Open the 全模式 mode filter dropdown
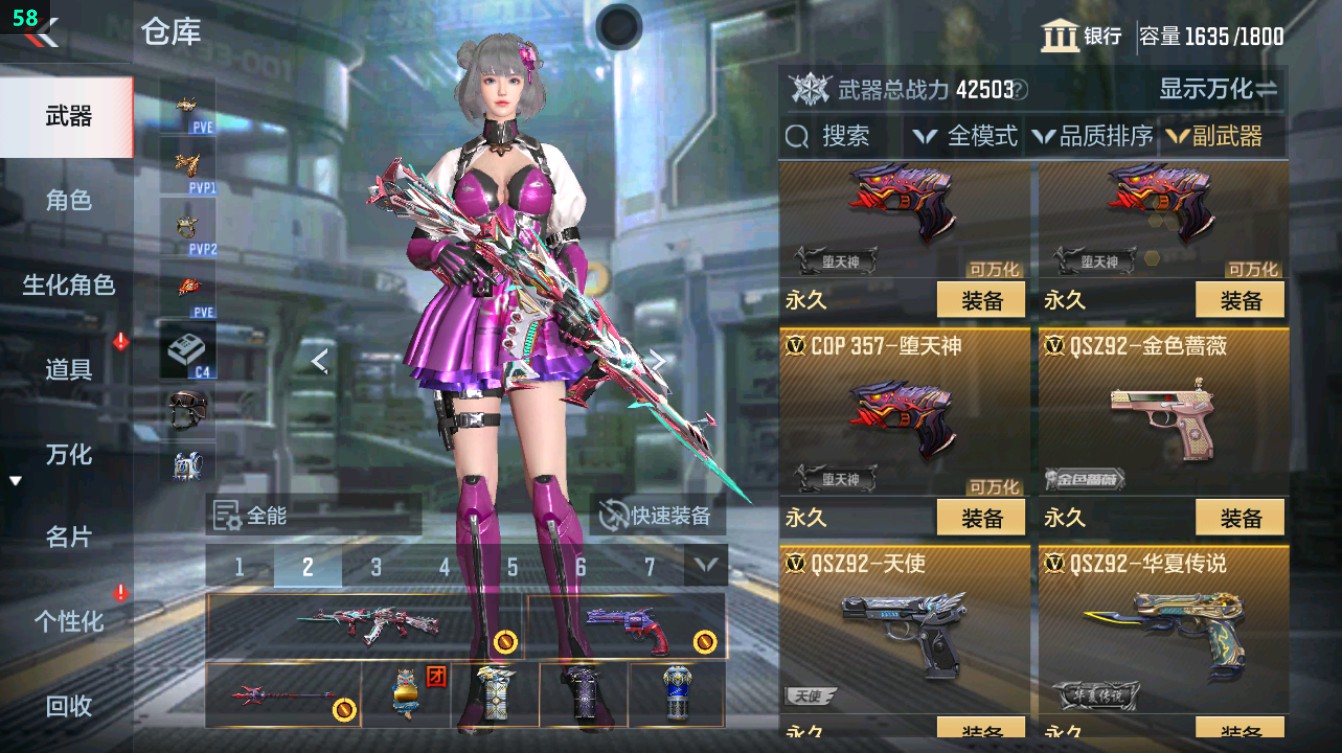 [x=966, y=134]
